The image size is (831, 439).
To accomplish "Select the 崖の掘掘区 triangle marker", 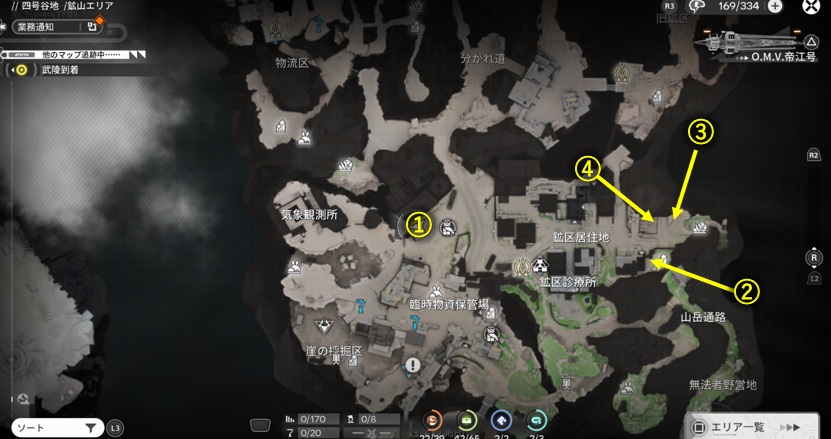I will [x=324, y=326].
